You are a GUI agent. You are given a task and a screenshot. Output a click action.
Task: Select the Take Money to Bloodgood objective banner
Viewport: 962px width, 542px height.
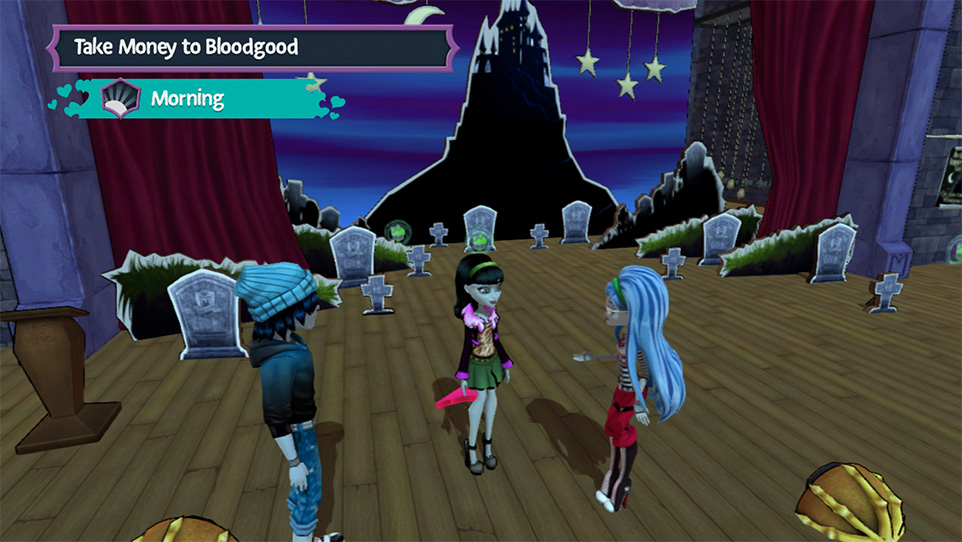click(x=250, y=47)
